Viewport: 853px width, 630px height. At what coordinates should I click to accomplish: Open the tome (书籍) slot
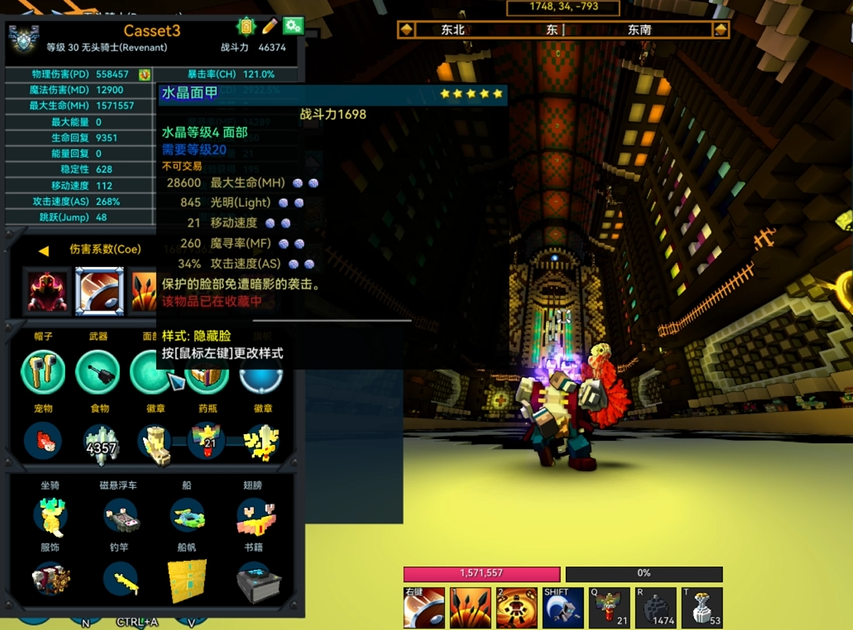pos(257,579)
